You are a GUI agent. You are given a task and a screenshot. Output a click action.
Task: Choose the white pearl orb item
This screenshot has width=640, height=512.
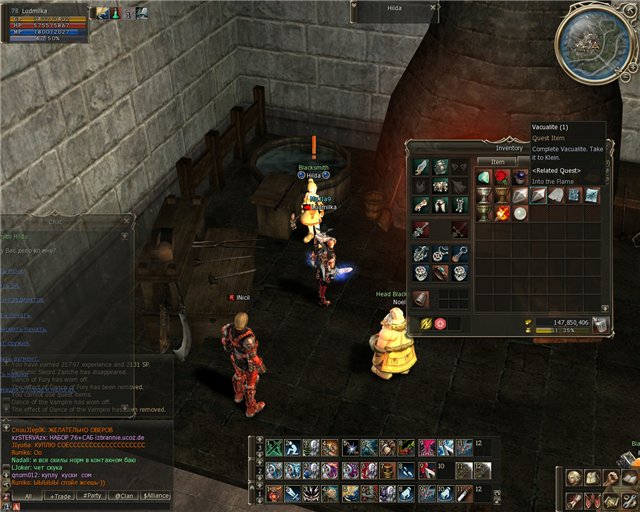pos(519,213)
